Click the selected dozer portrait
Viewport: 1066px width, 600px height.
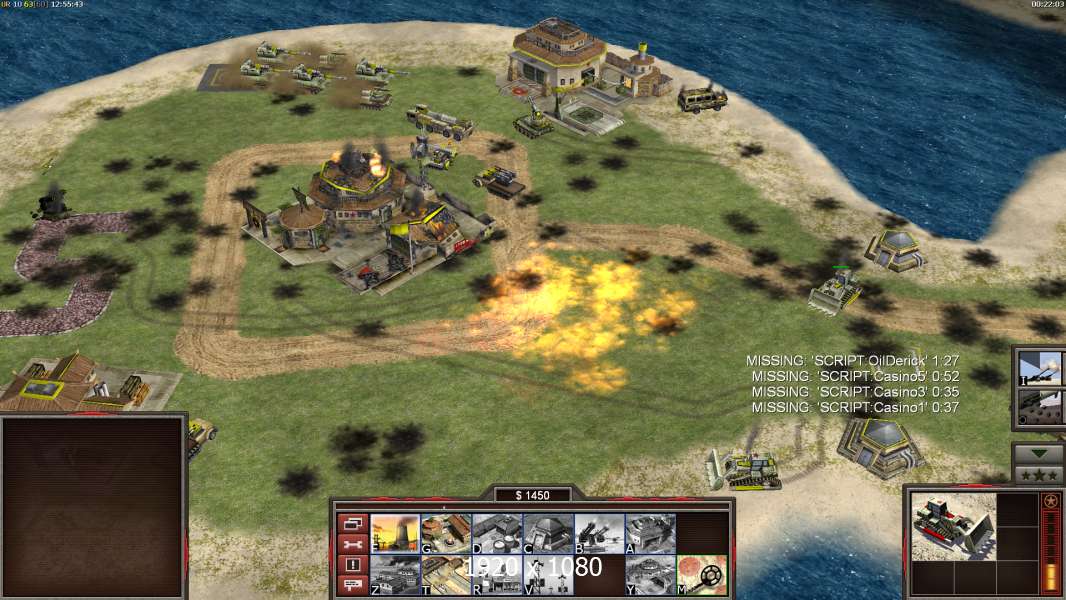pyautogui.click(x=953, y=526)
